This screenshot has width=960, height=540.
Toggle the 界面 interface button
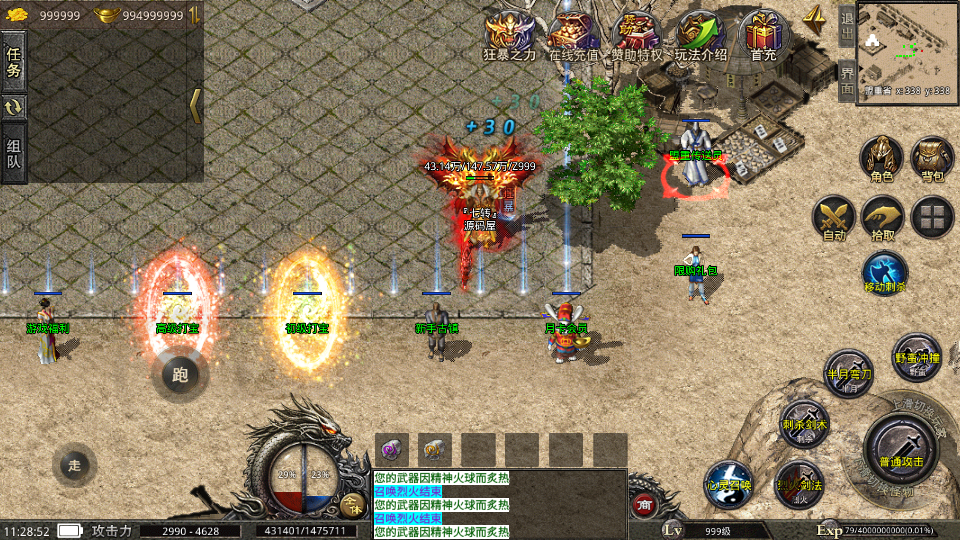(x=847, y=80)
